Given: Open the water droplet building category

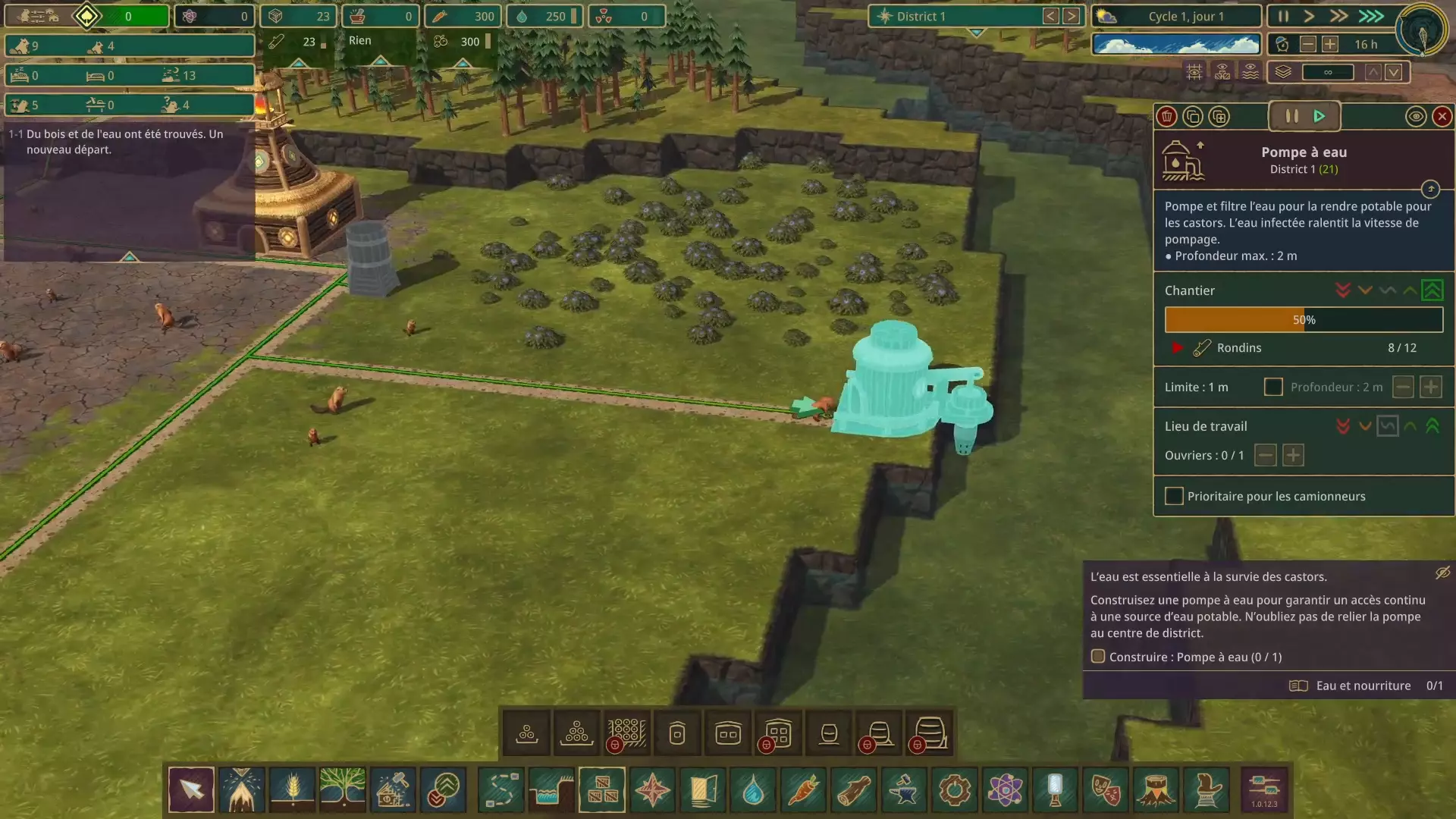Looking at the screenshot, I should [753, 790].
